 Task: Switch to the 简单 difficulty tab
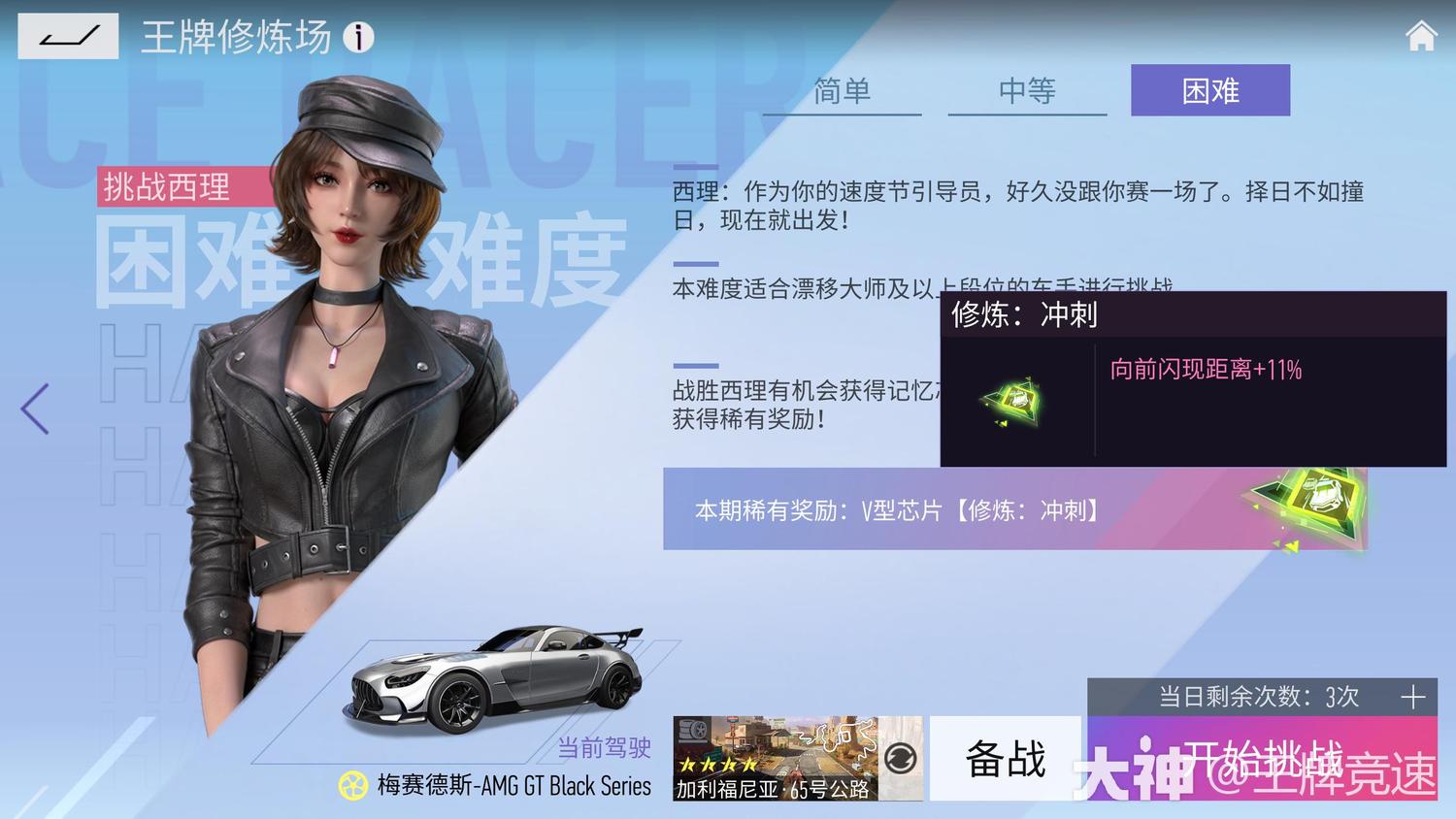click(x=841, y=90)
